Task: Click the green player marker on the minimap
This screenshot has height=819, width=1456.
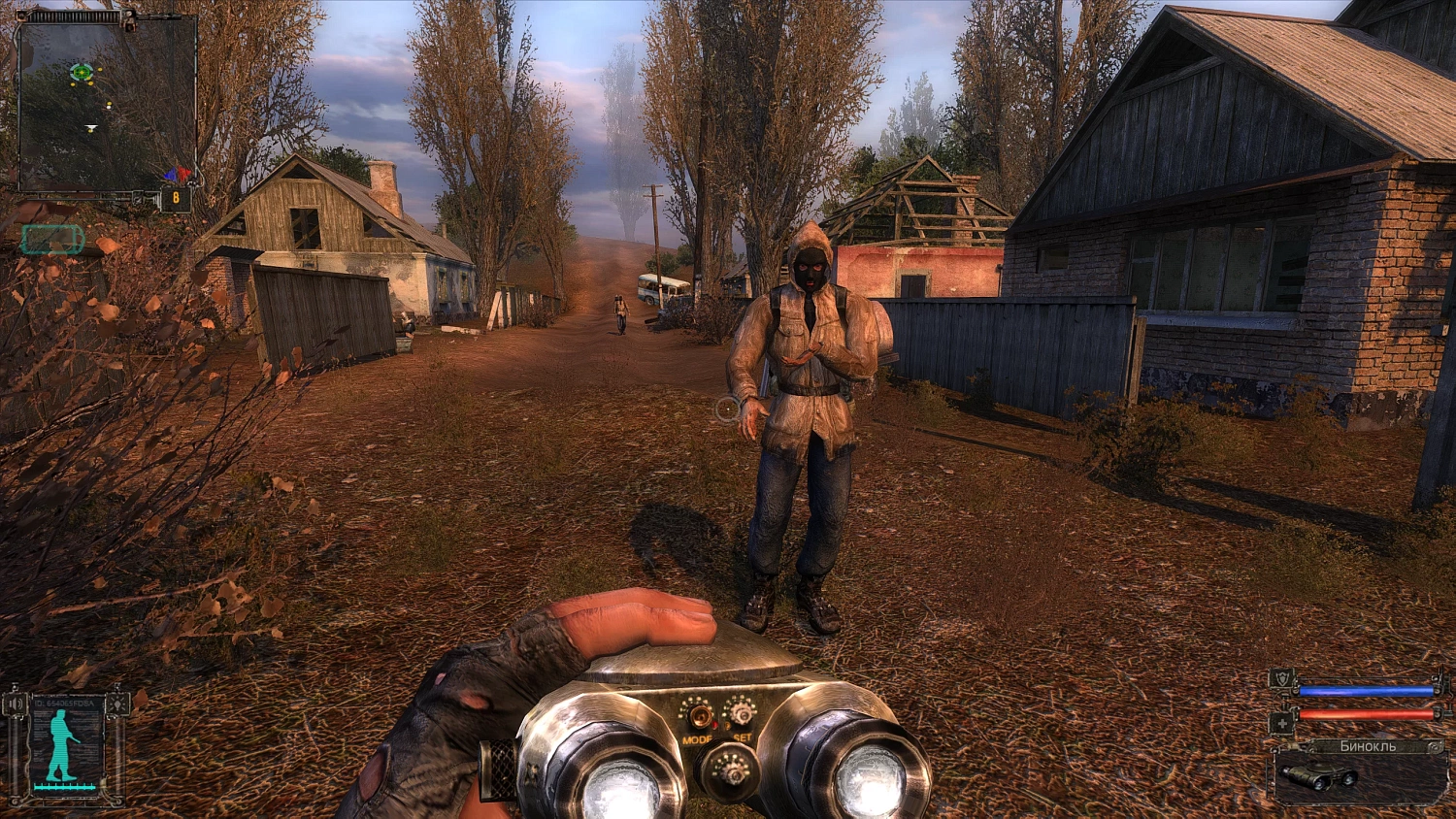Action: (x=81, y=72)
